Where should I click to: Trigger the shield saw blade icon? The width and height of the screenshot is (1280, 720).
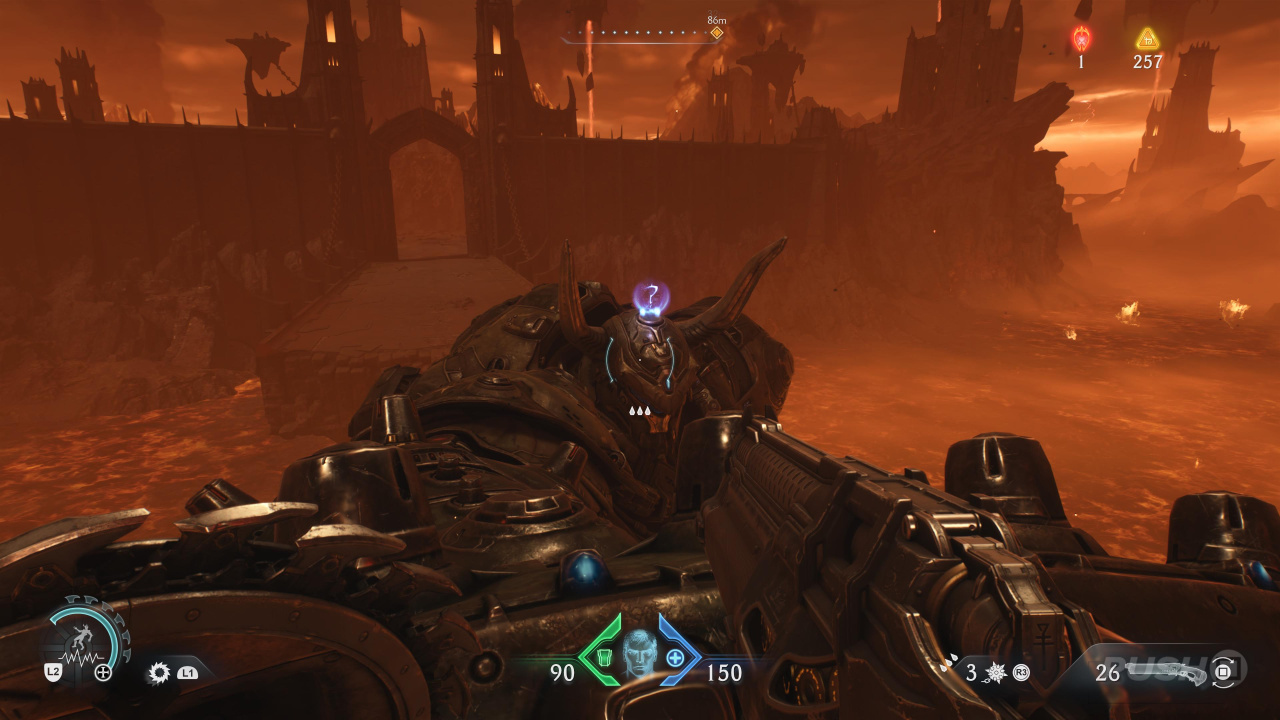159,673
